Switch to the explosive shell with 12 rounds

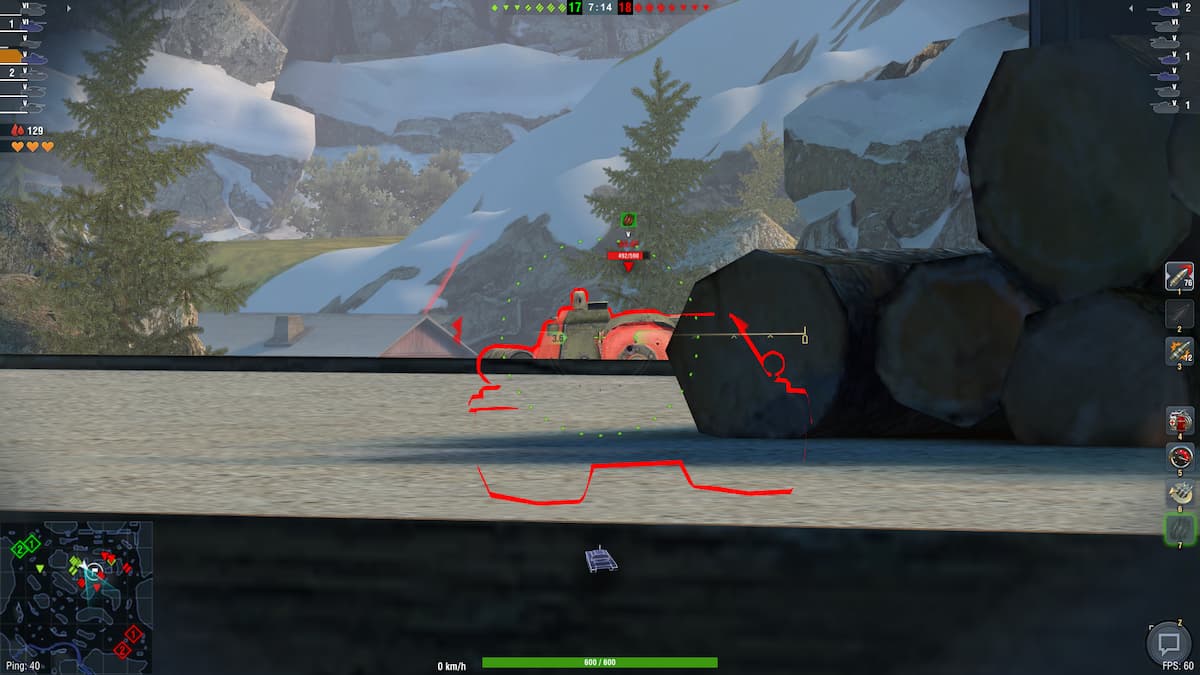pyautogui.click(x=1179, y=351)
